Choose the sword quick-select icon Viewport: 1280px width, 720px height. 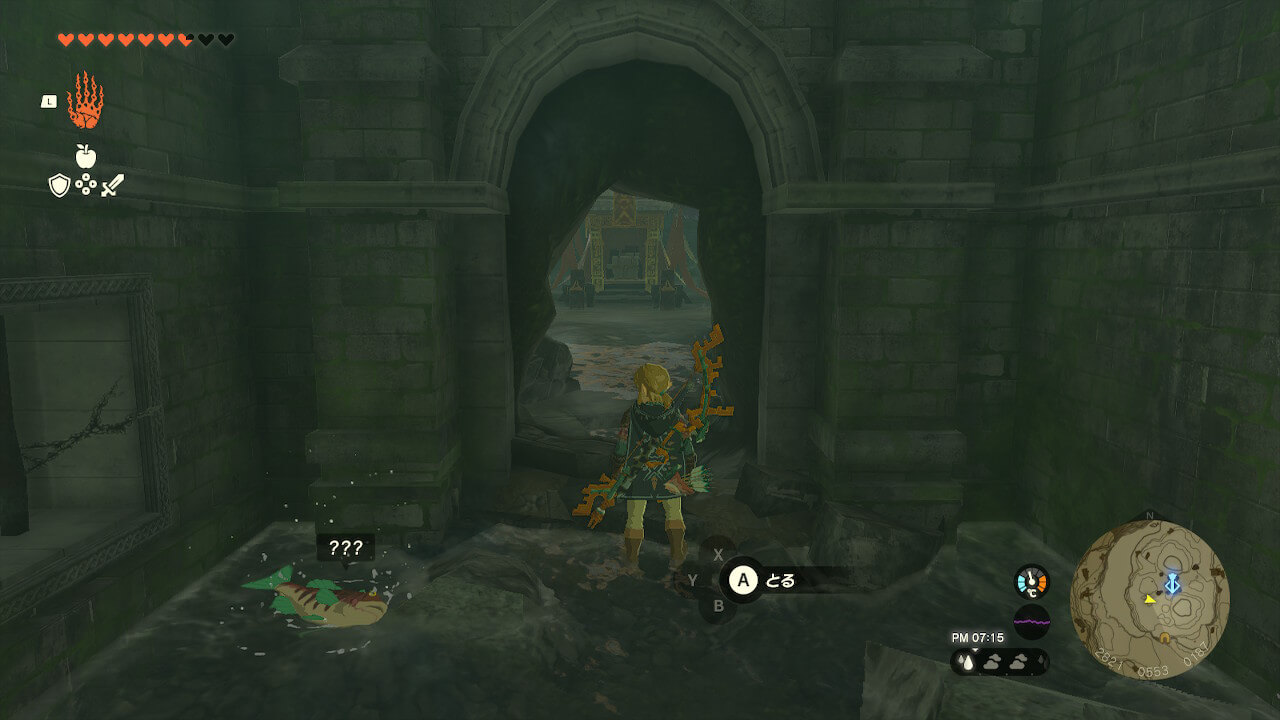pyautogui.click(x=112, y=185)
